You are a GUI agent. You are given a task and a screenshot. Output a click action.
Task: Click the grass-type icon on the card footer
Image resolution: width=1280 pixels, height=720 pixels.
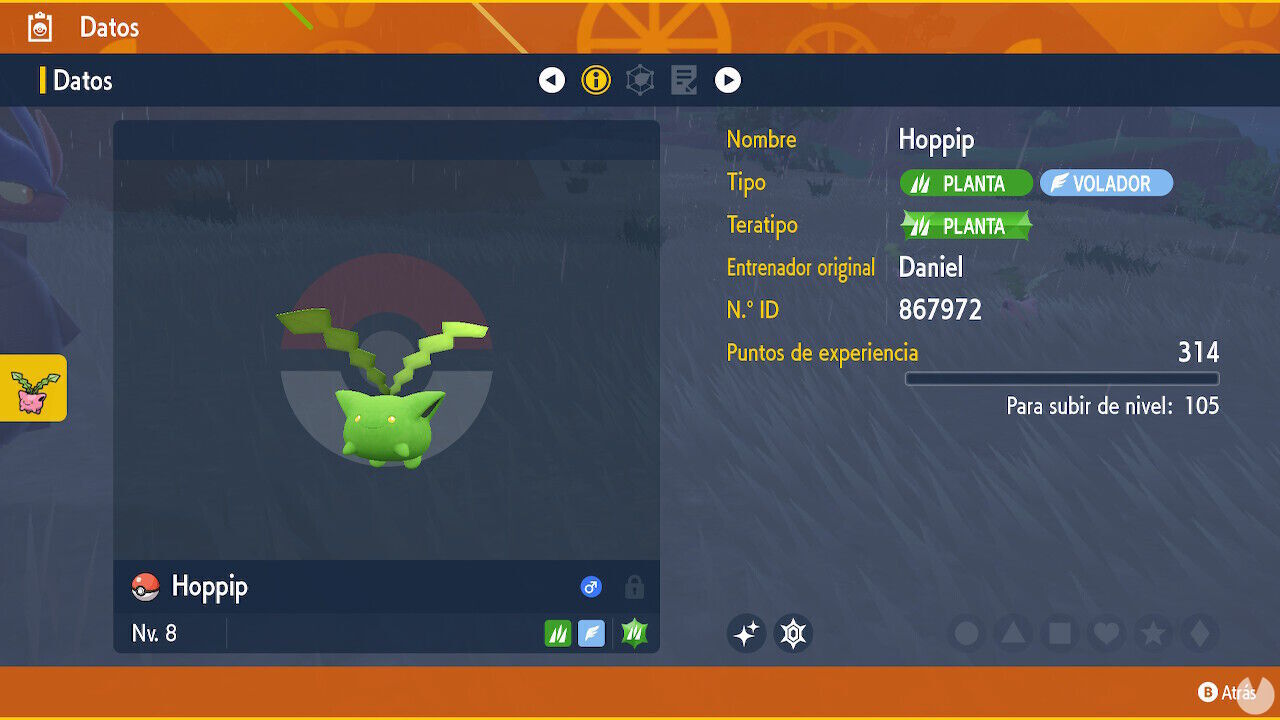pos(558,632)
